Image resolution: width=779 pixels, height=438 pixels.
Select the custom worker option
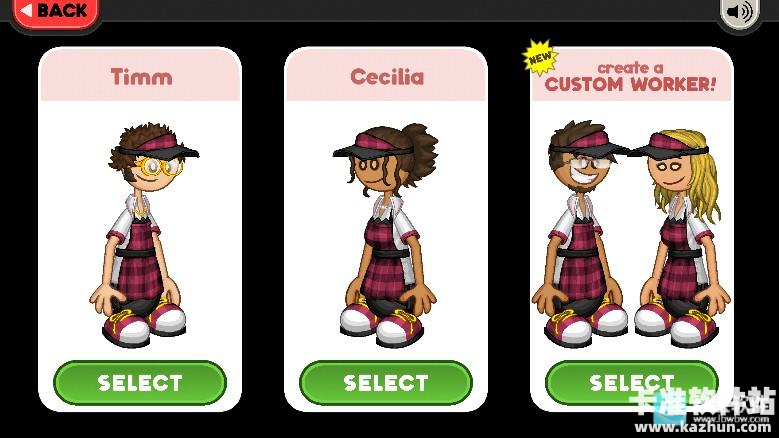631,382
